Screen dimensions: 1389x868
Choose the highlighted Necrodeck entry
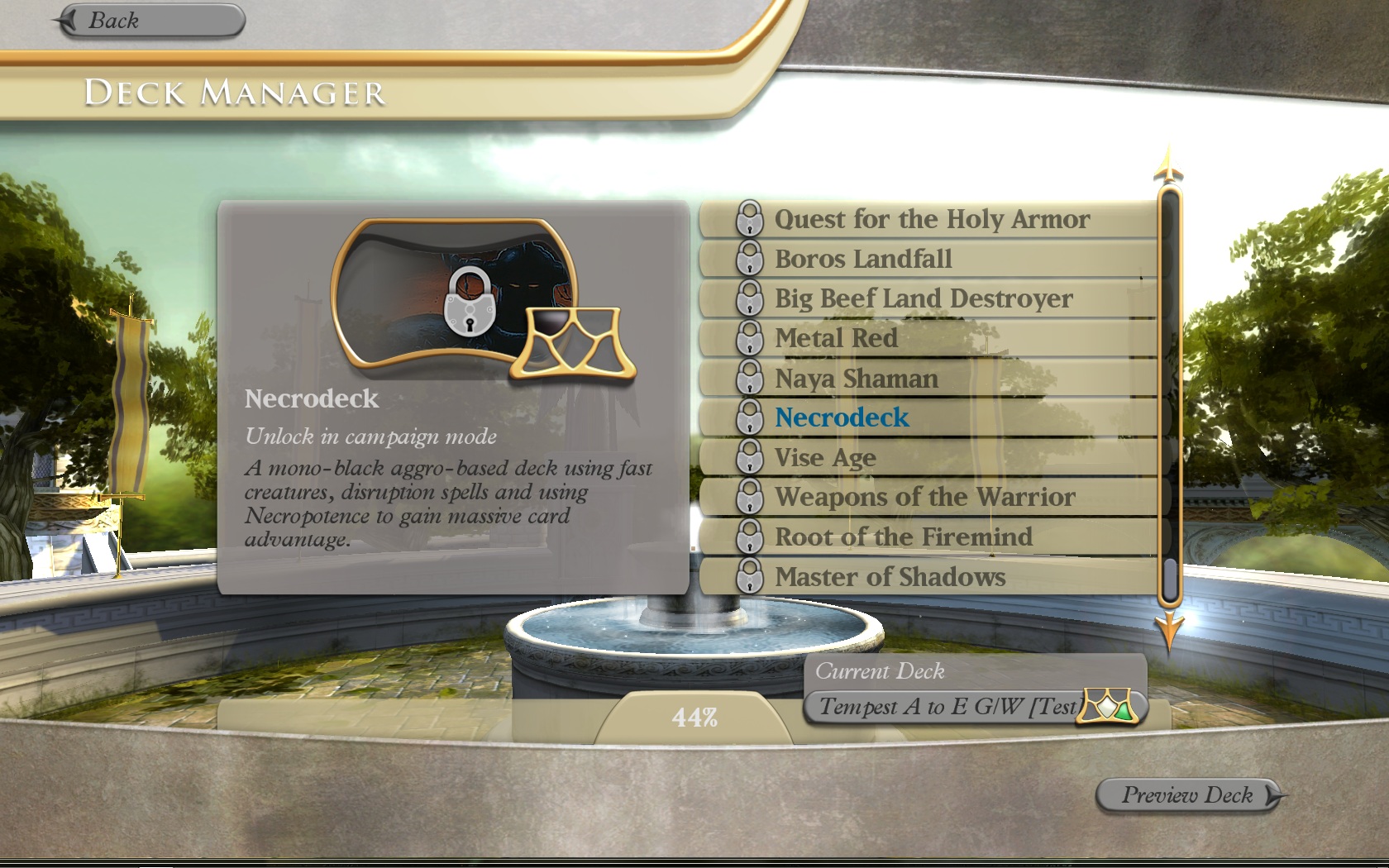pyautogui.click(x=841, y=417)
